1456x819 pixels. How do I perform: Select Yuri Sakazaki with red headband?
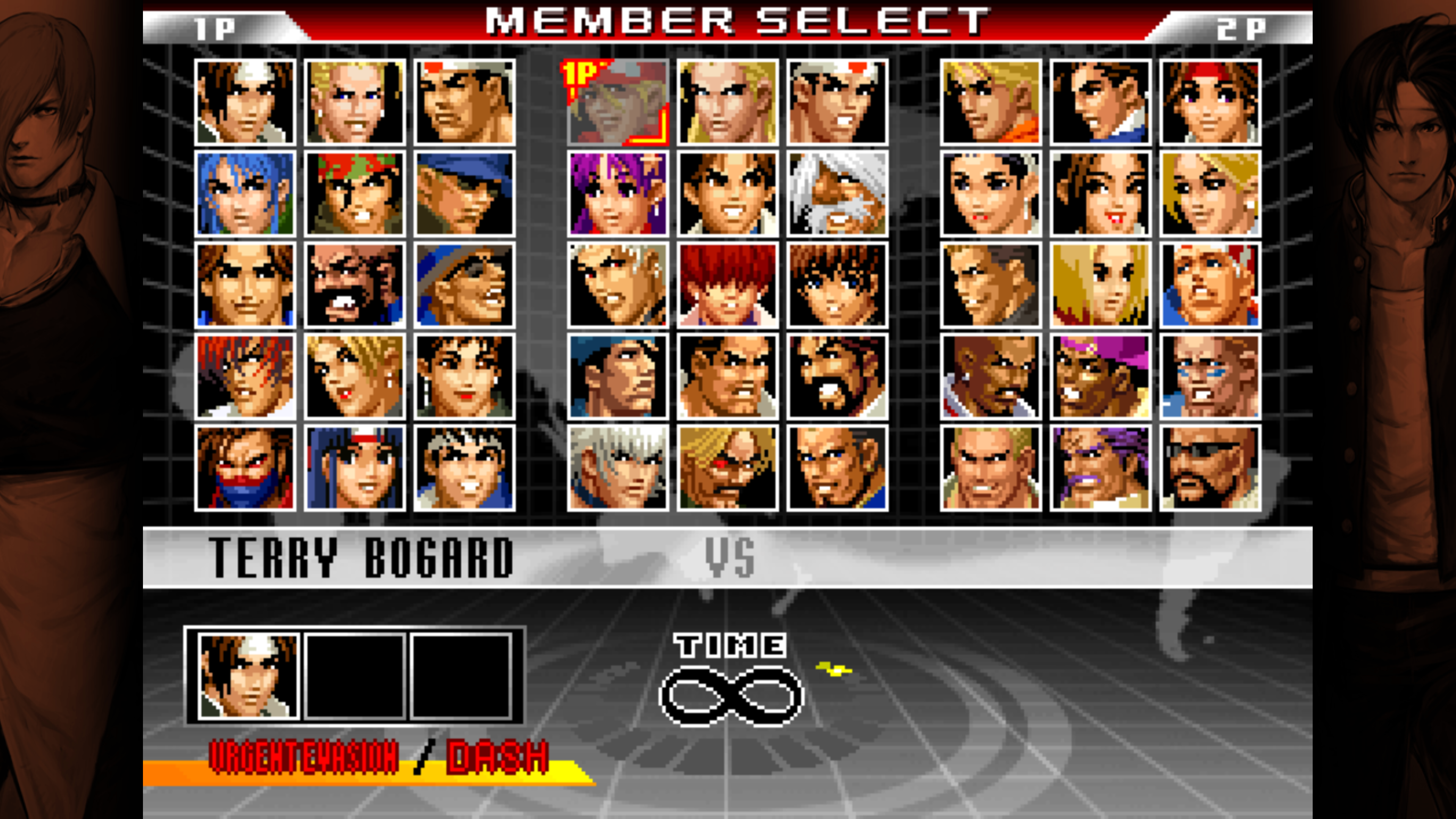[x=1210, y=102]
